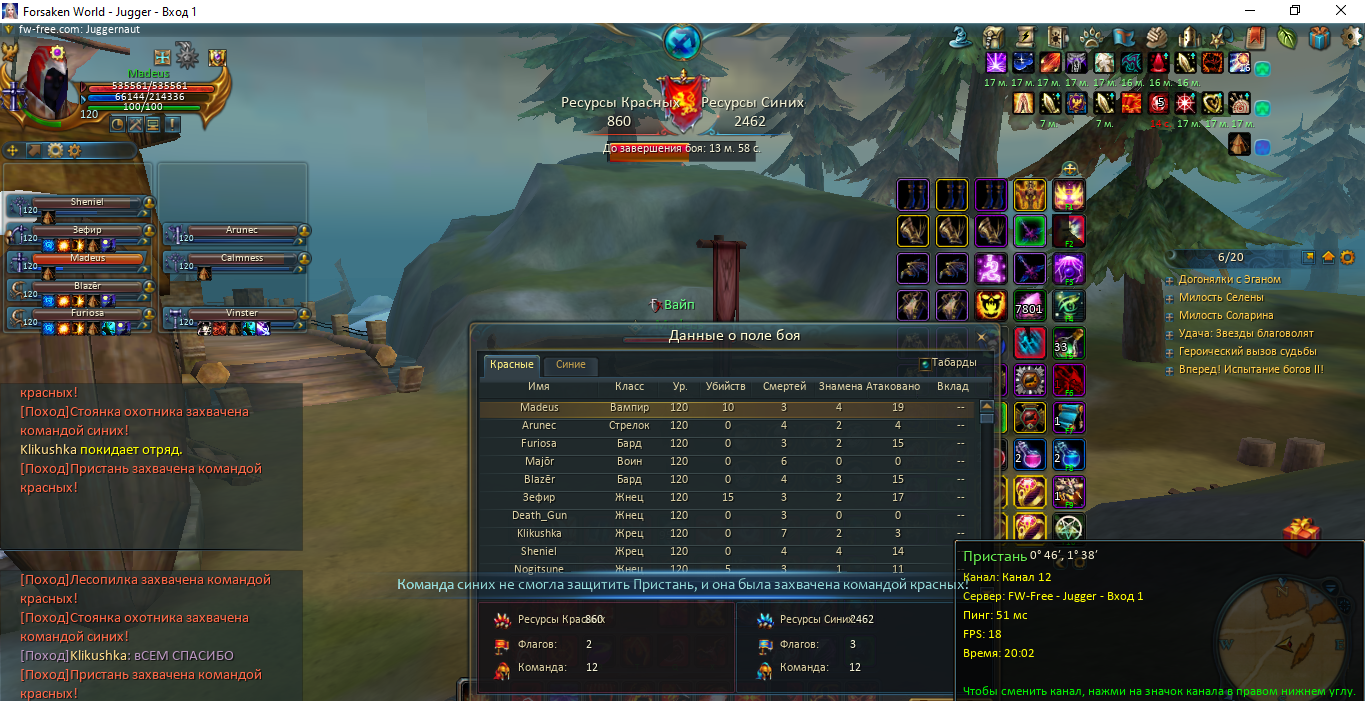This screenshot has height=701, width=1365.
Task: Open the paw print pet menu
Action: pyautogui.click(x=1090, y=38)
